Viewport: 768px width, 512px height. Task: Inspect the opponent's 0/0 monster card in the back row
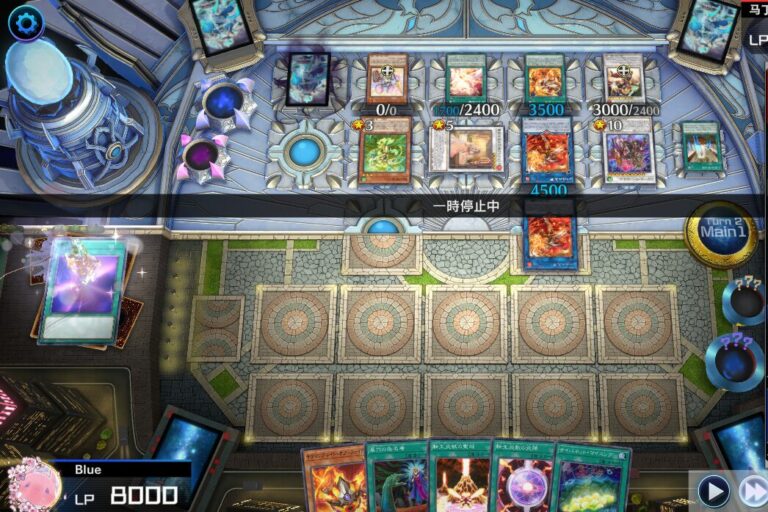coord(387,78)
